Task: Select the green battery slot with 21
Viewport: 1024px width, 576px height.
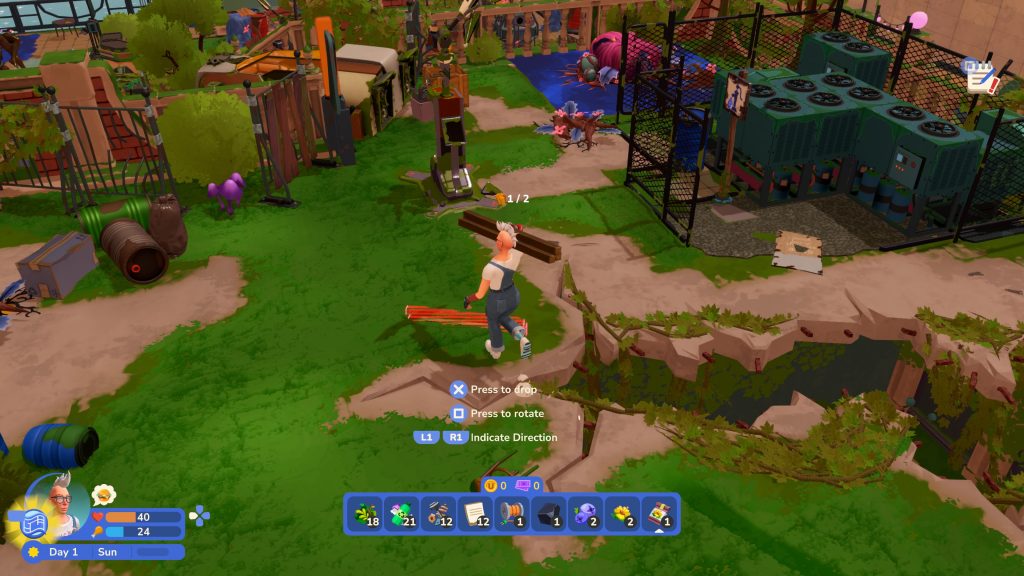Action: click(402, 514)
